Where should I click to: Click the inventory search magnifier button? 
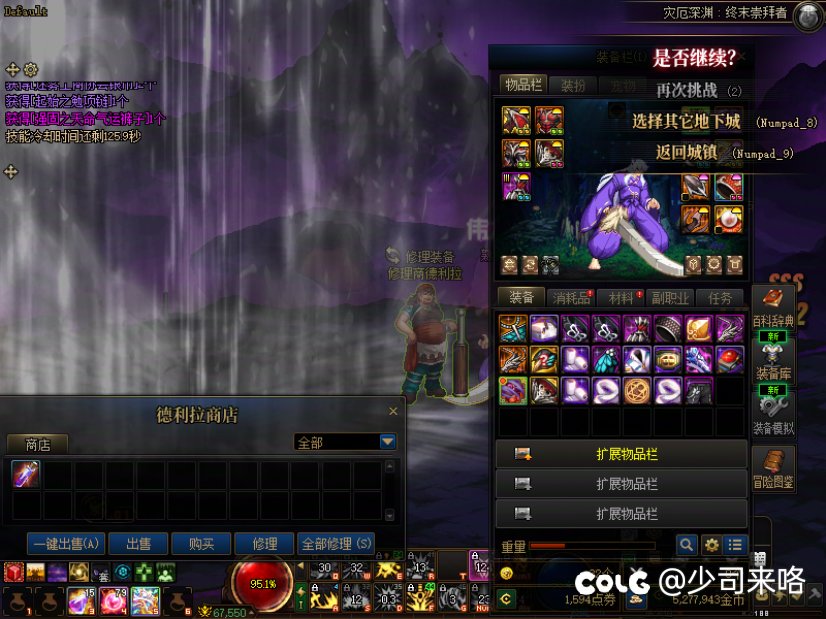(x=686, y=545)
